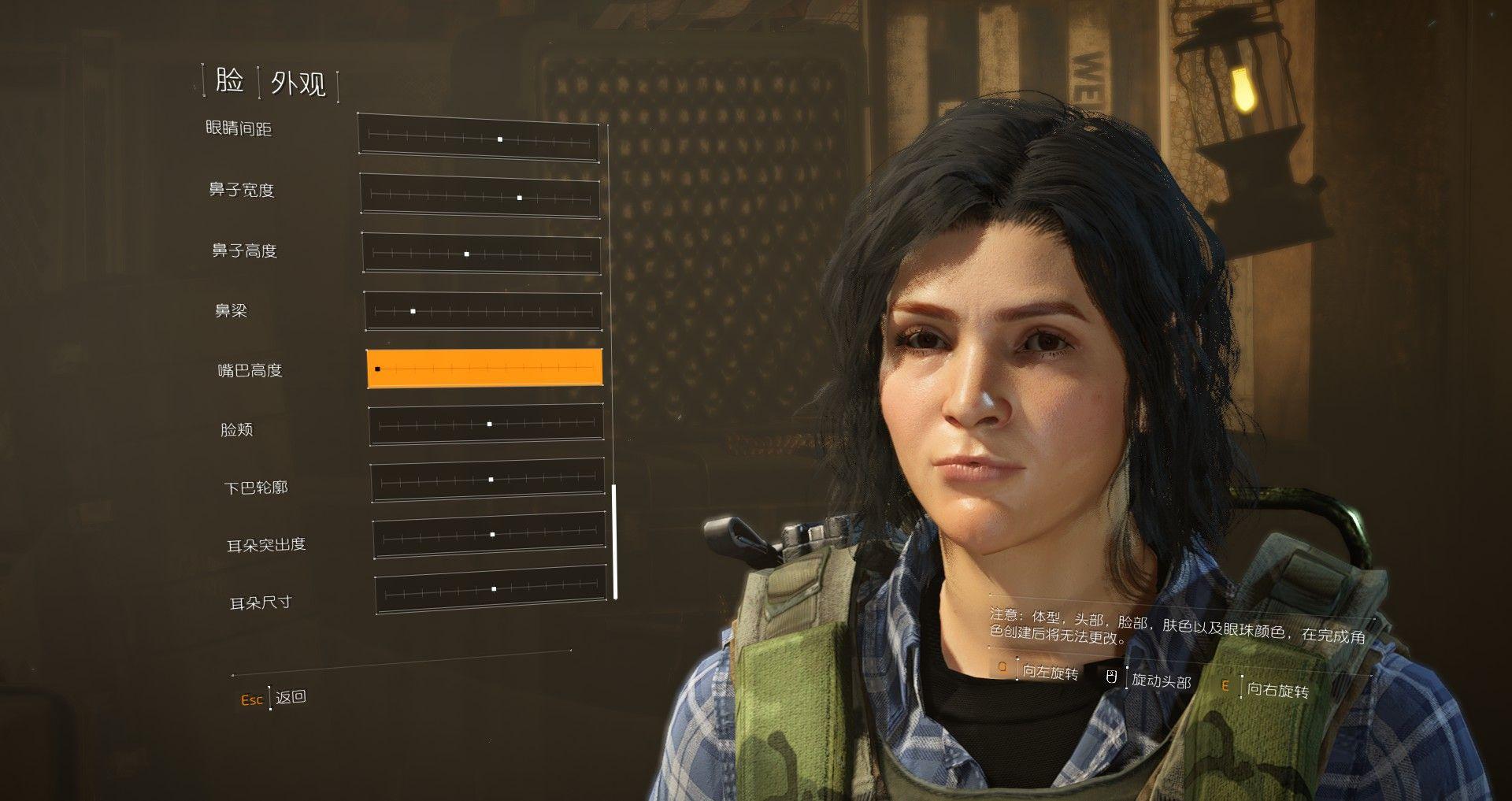Set the 耳朵尺寸 ear size slider
1512x801 pixels.
491,590
